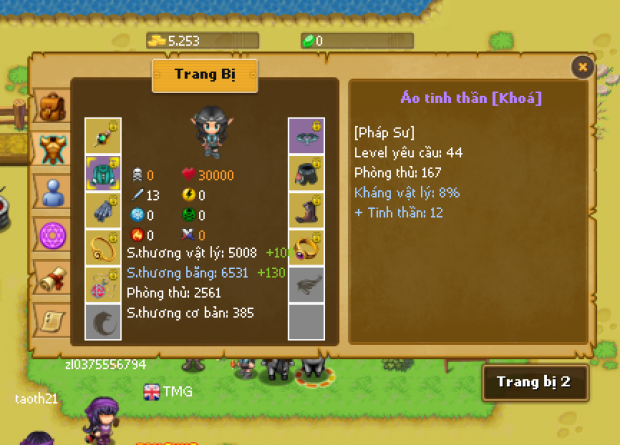Open the parchment paper tab
The height and width of the screenshot is (445, 620).
[x=51, y=320]
